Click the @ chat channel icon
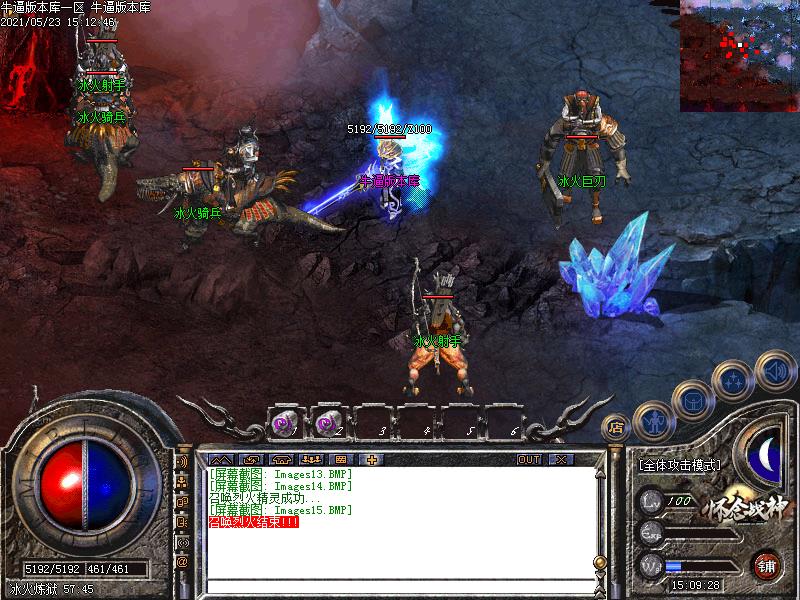The image size is (800, 600). tap(183, 562)
